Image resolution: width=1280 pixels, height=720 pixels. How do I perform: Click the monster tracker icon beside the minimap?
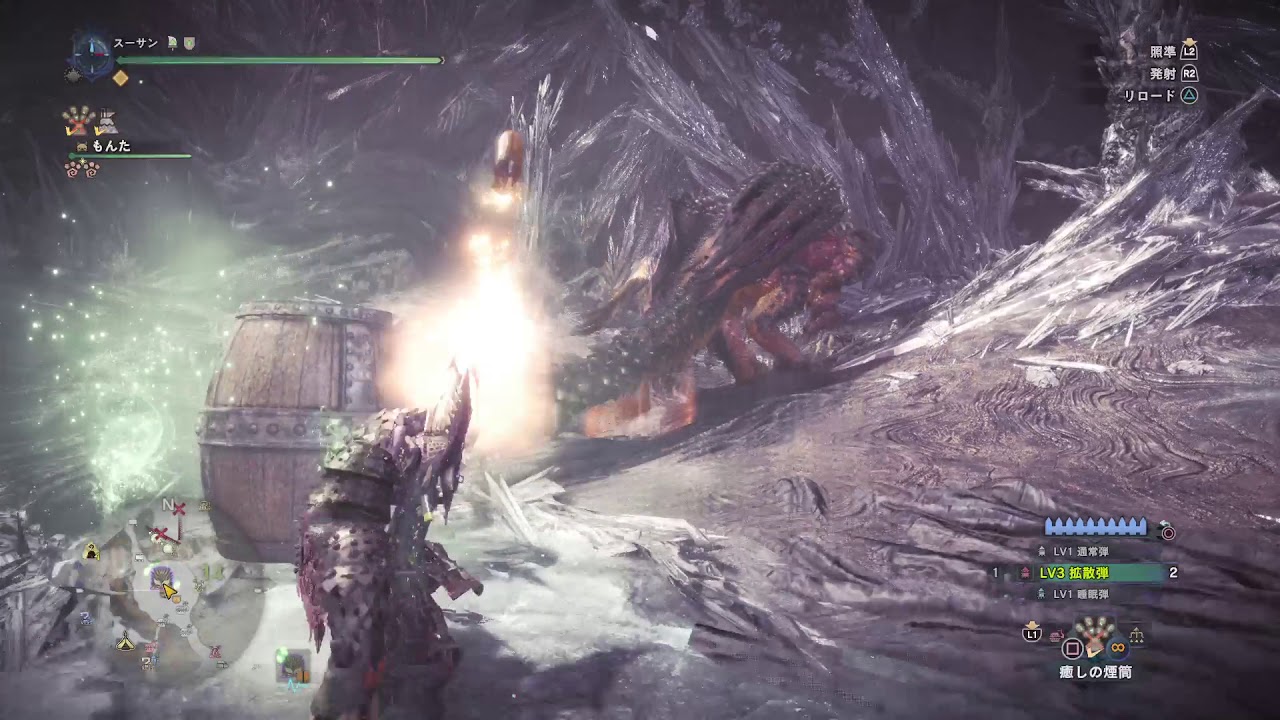tap(291, 663)
